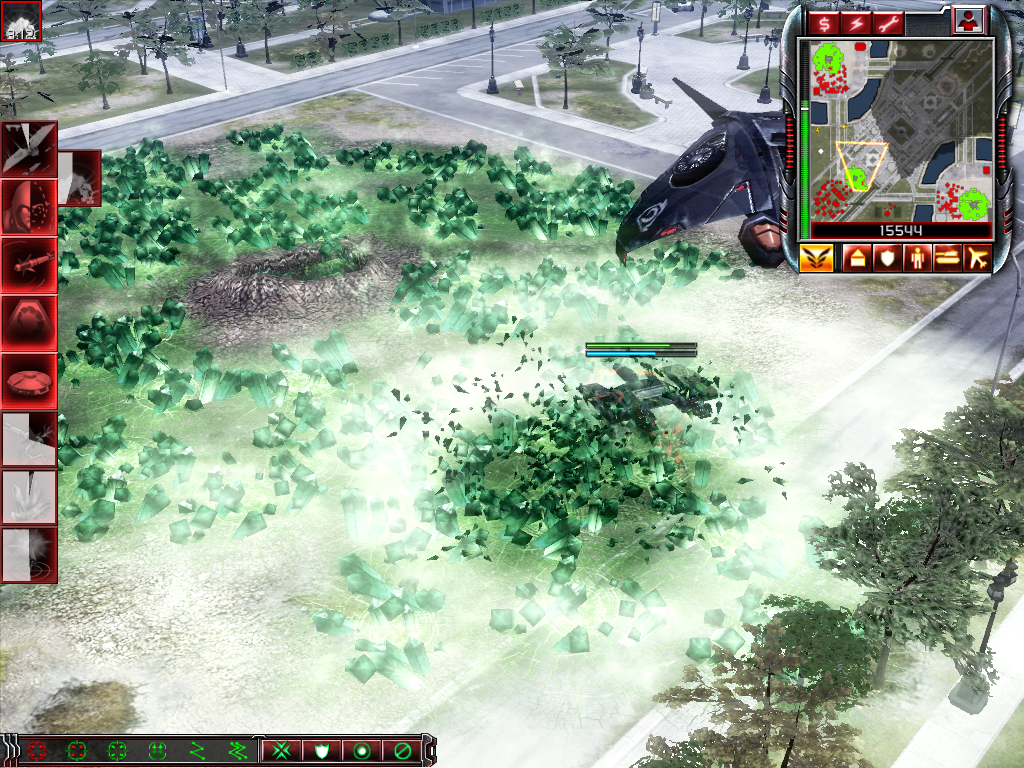Image resolution: width=1024 pixels, height=768 pixels.
Task: Use the missile support power icon
Action: [28, 264]
